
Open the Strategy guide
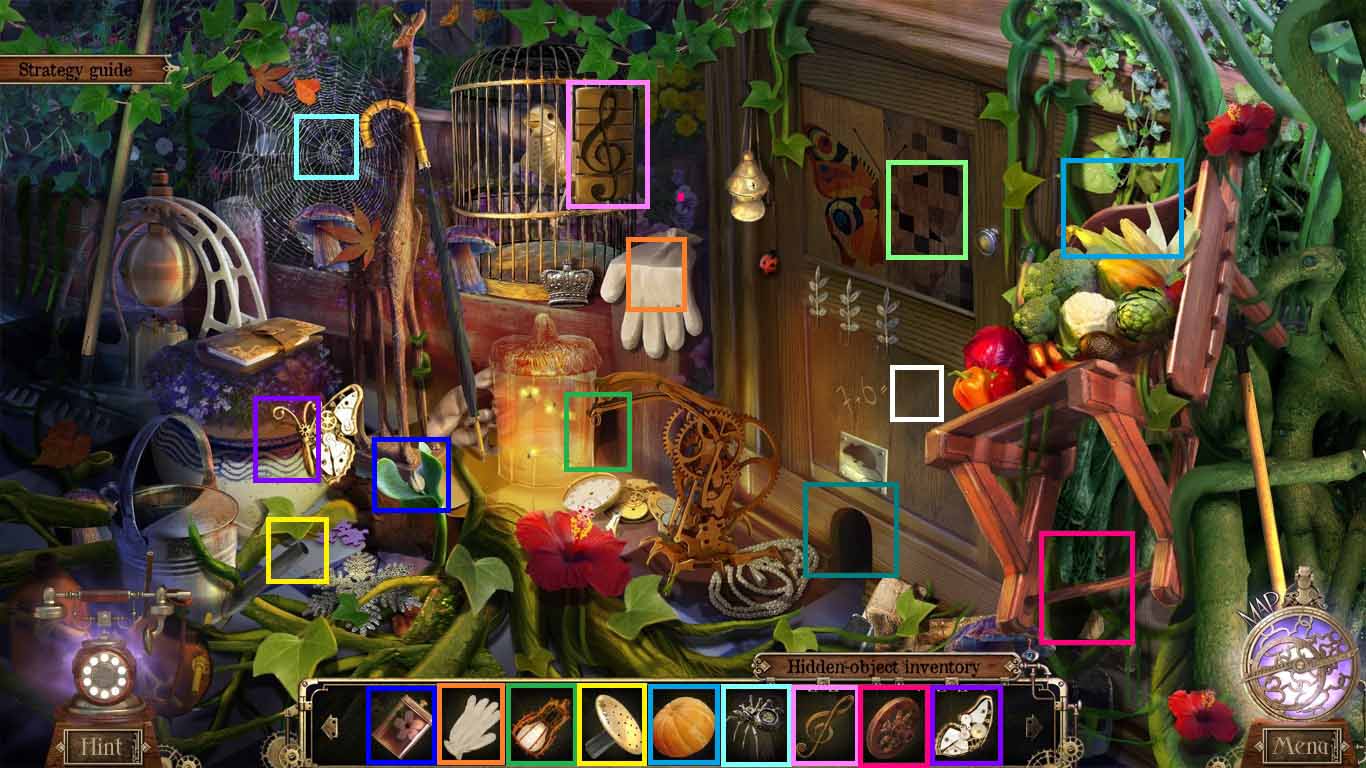(73, 69)
